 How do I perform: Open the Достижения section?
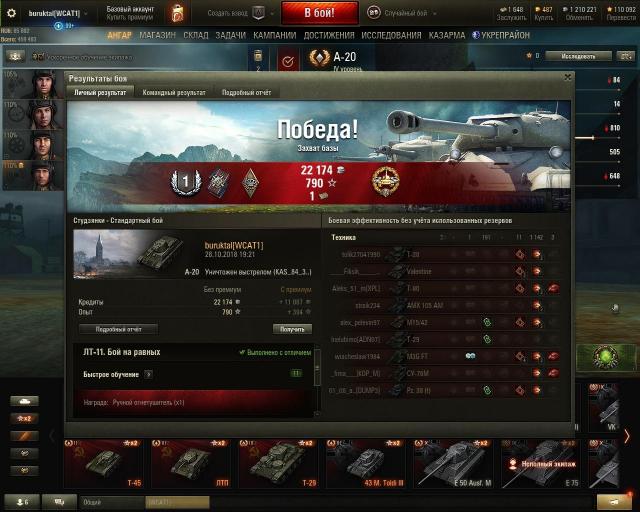(329, 35)
